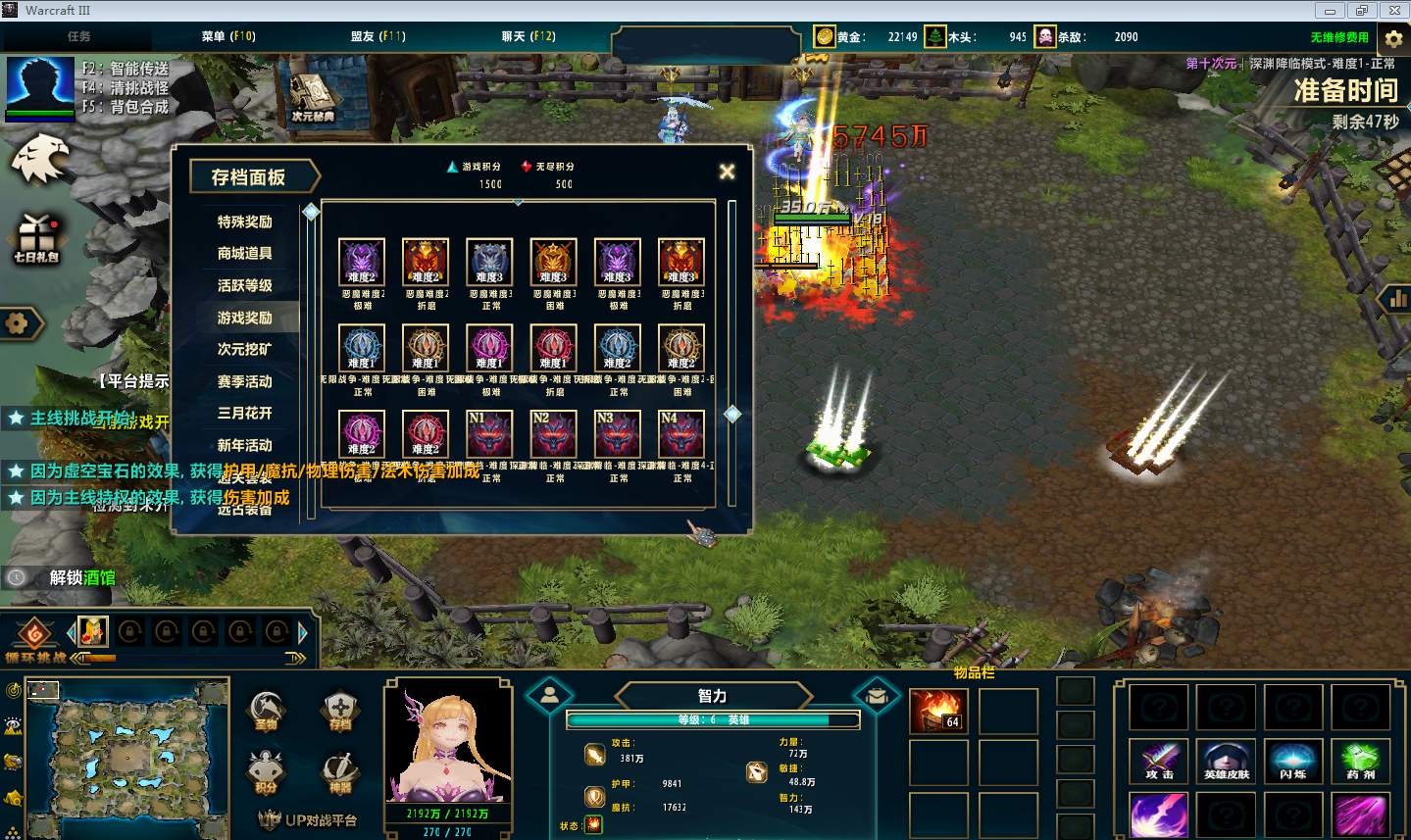Maximize the Warcraft III window
The image size is (1411, 840).
(x=1361, y=11)
